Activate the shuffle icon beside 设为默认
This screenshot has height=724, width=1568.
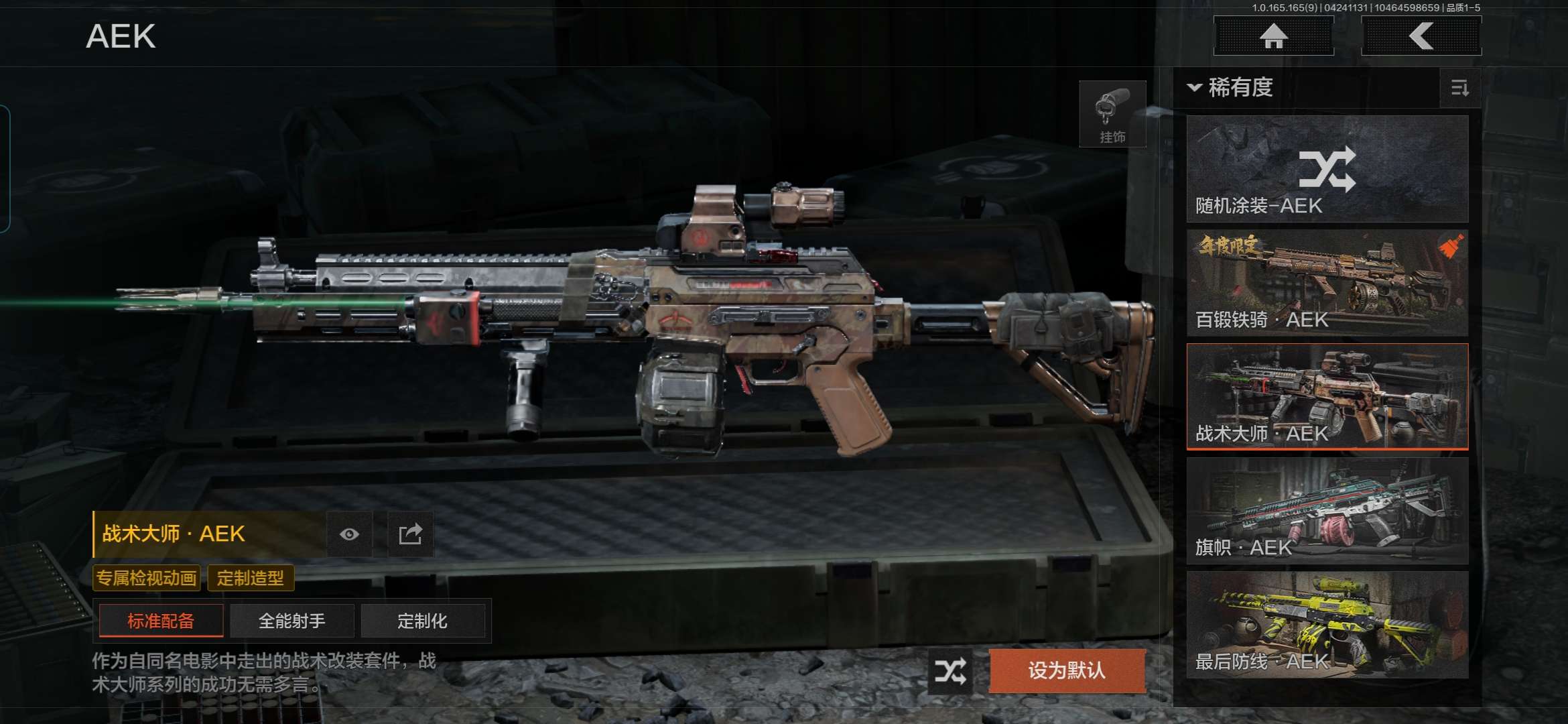pyautogui.click(x=951, y=670)
